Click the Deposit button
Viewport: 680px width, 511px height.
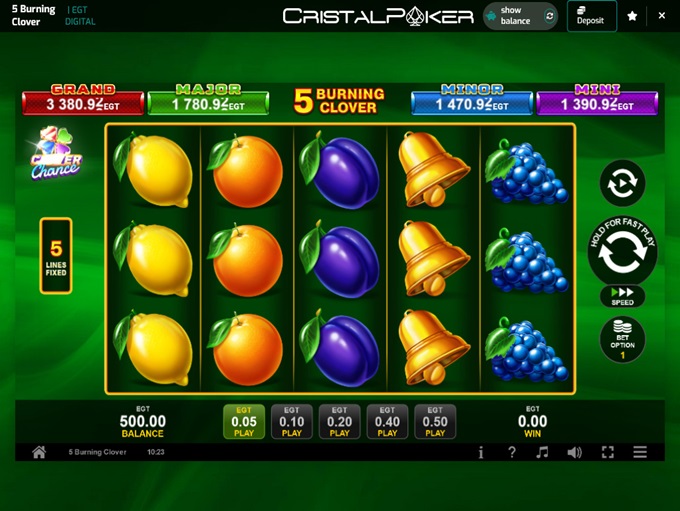pyautogui.click(x=591, y=16)
